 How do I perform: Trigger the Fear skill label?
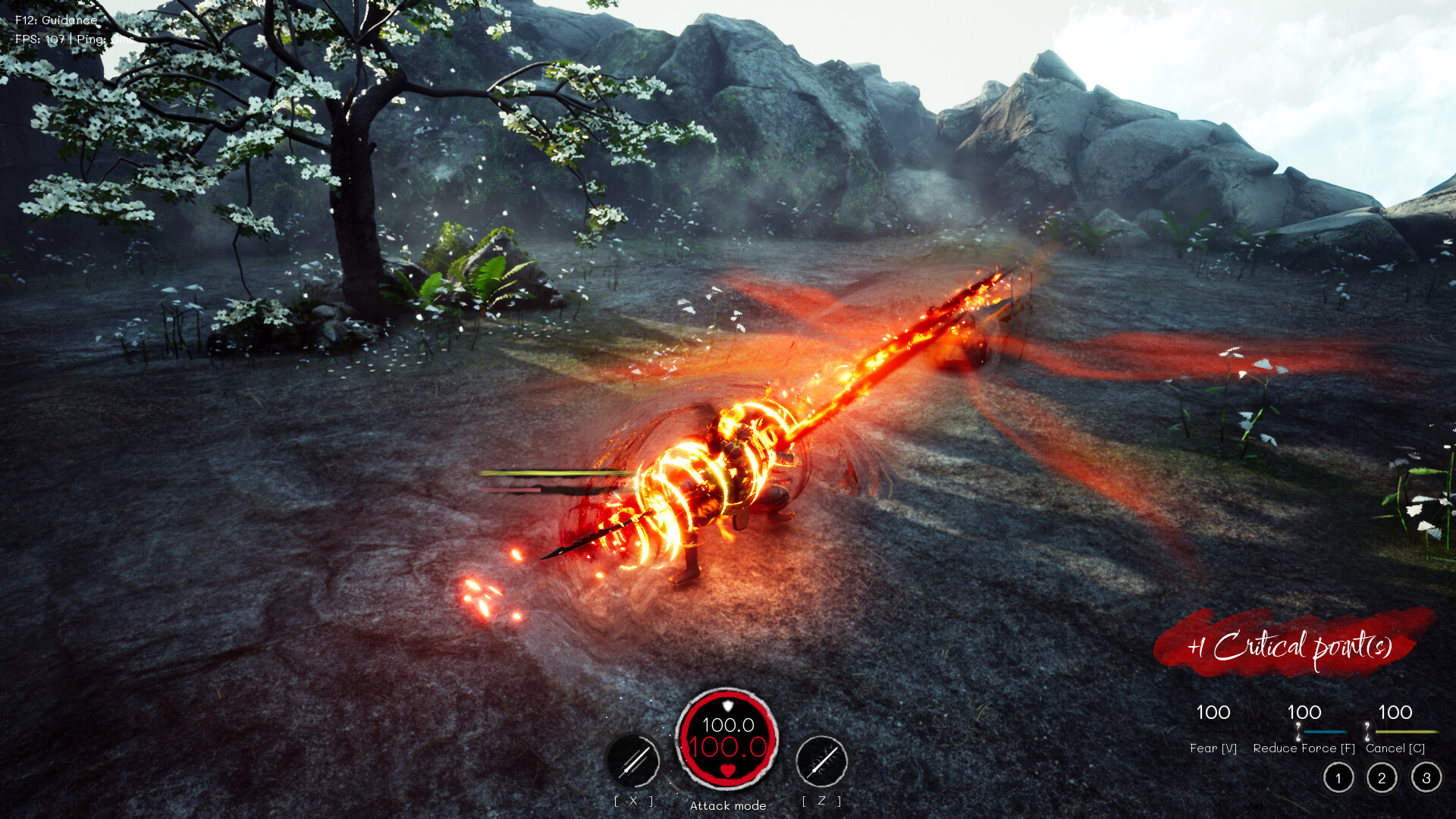[x=1213, y=748]
